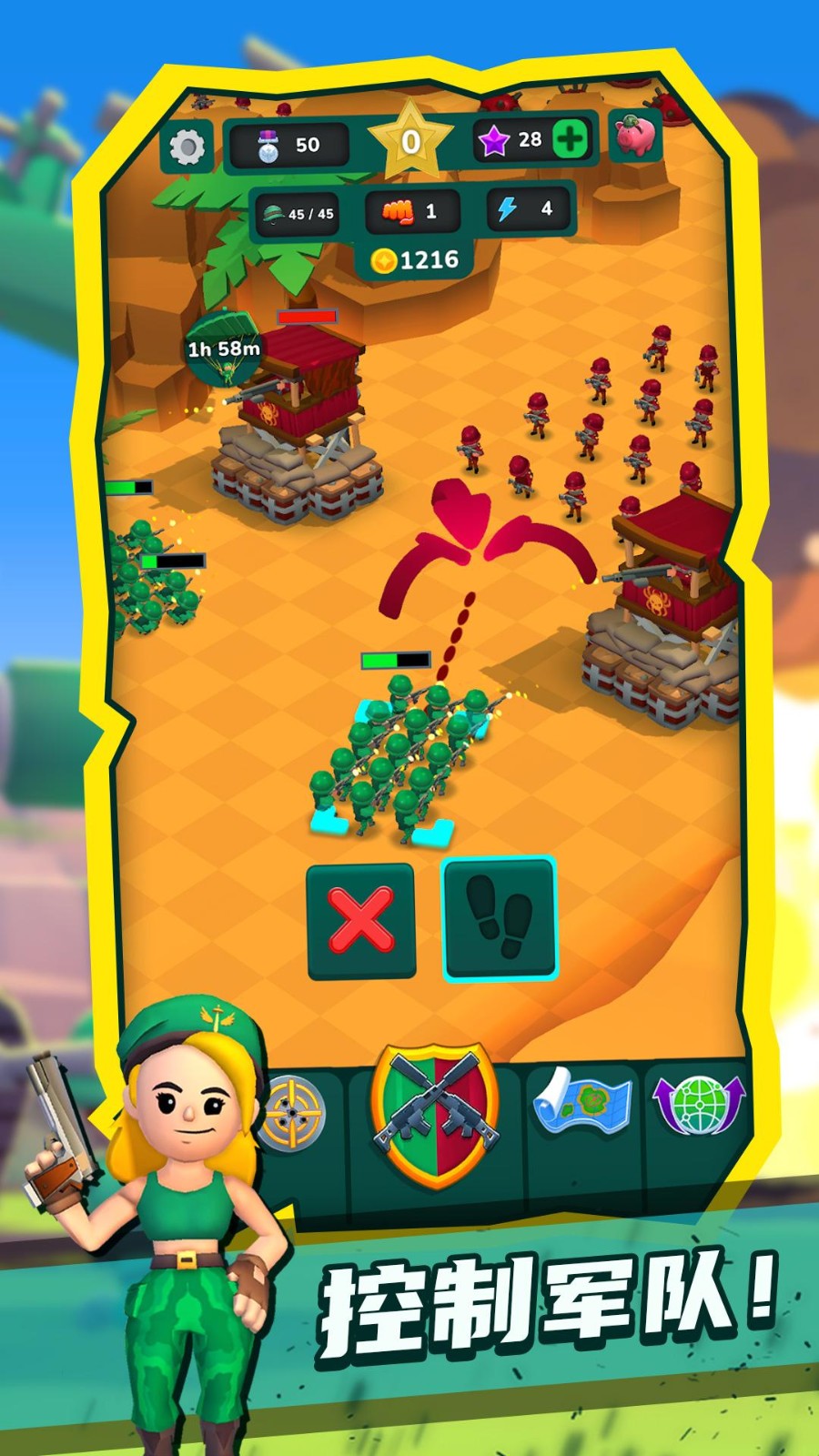The width and height of the screenshot is (819, 1456).
Task: Select the gold star level badge
Action: pos(410,141)
